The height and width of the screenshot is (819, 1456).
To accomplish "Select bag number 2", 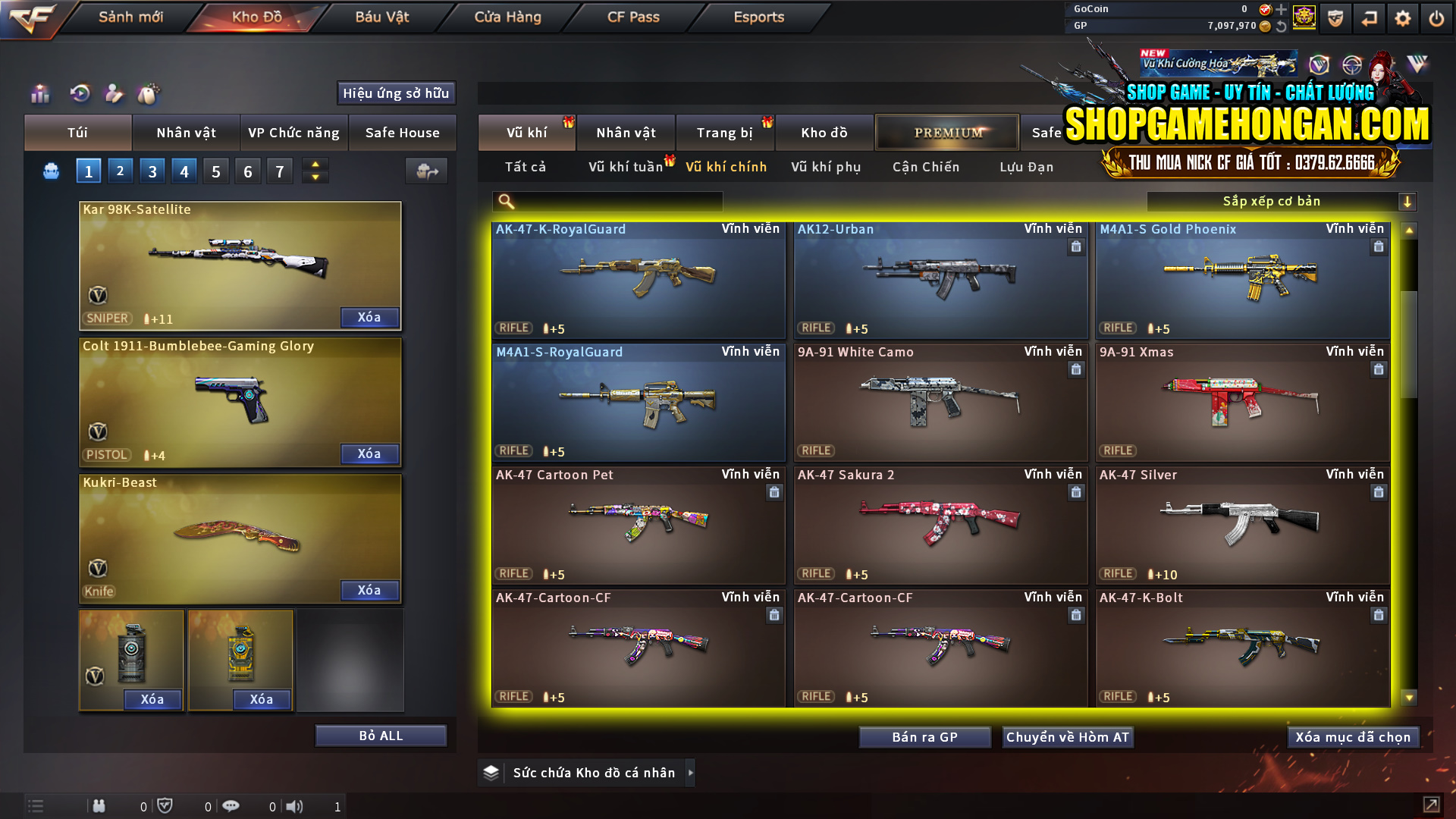I will pyautogui.click(x=120, y=171).
